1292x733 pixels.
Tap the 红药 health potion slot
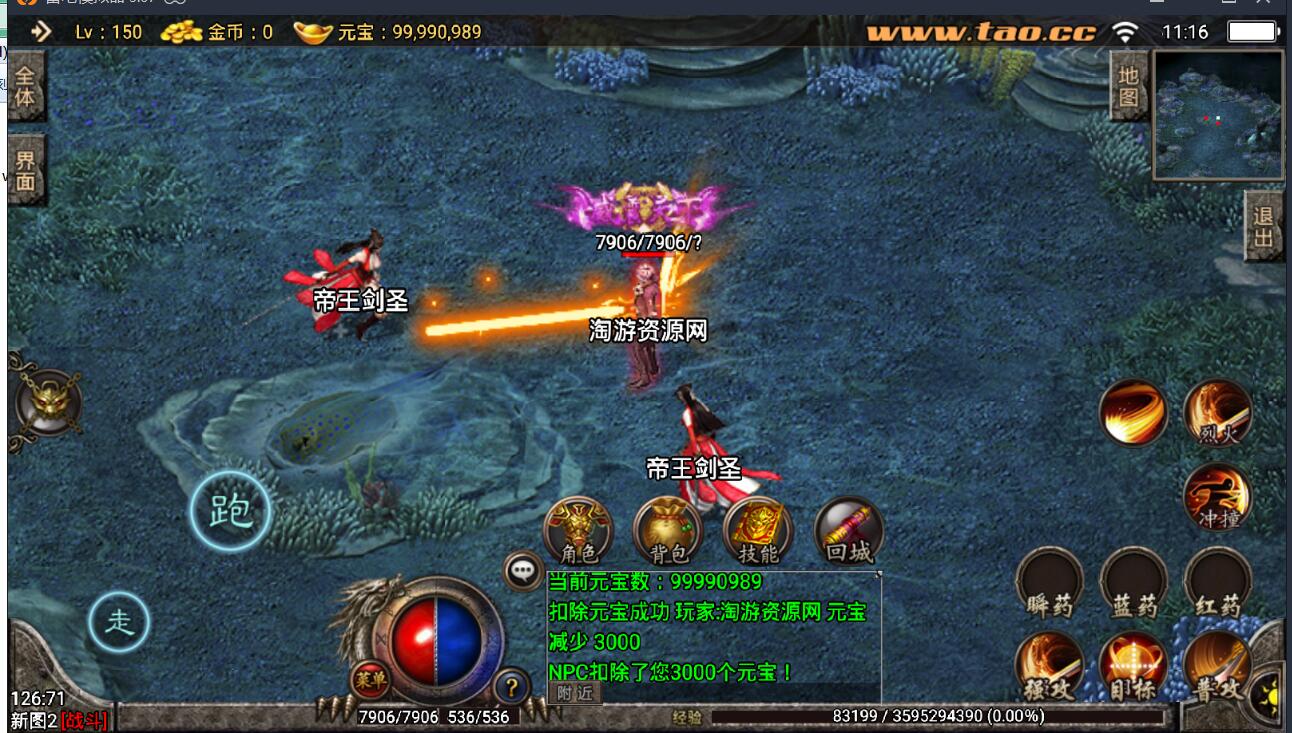(x=1218, y=582)
